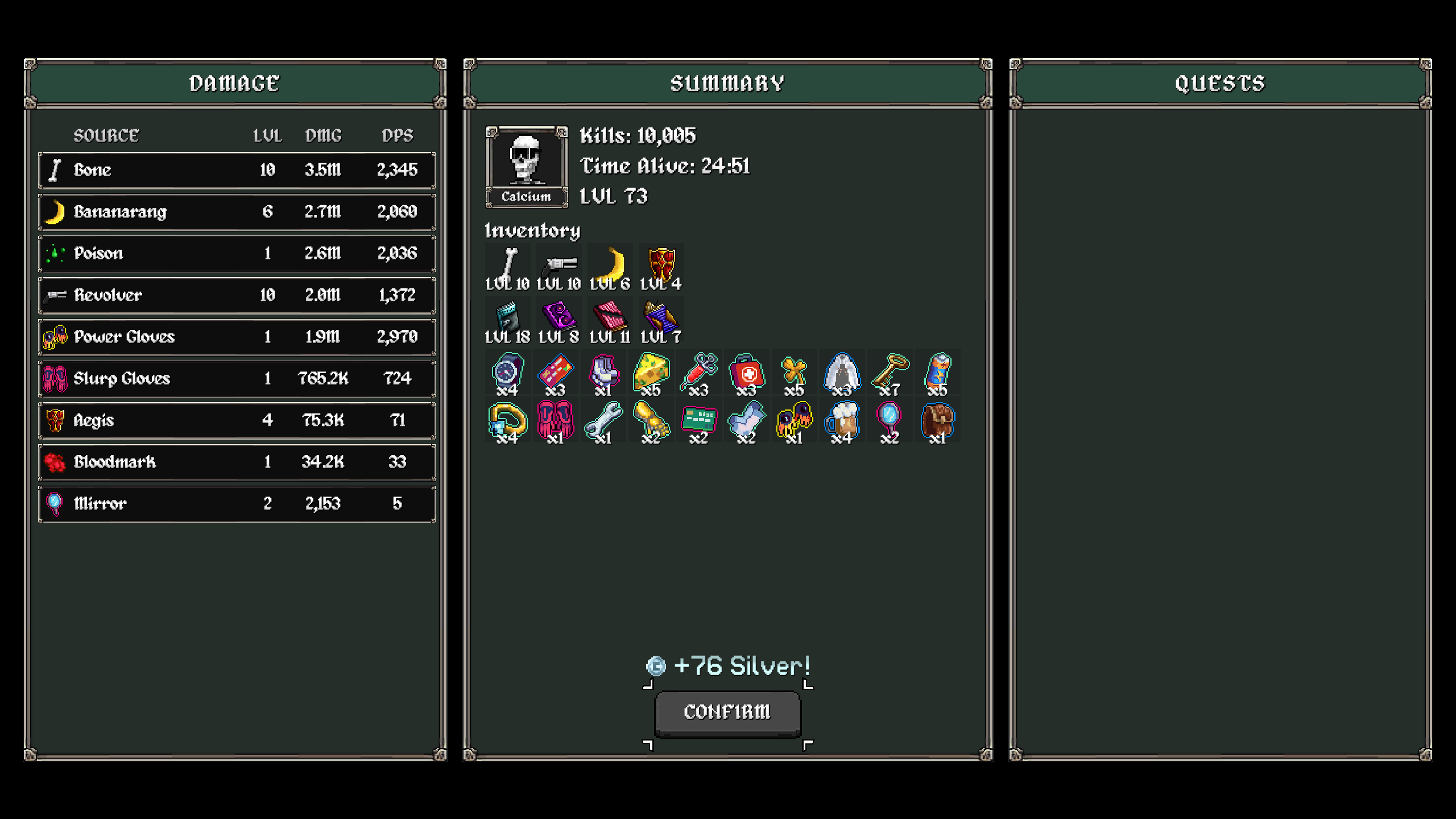1456x819 pixels.
Task: Select the Mirror damage row
Action: coord(237,503)
